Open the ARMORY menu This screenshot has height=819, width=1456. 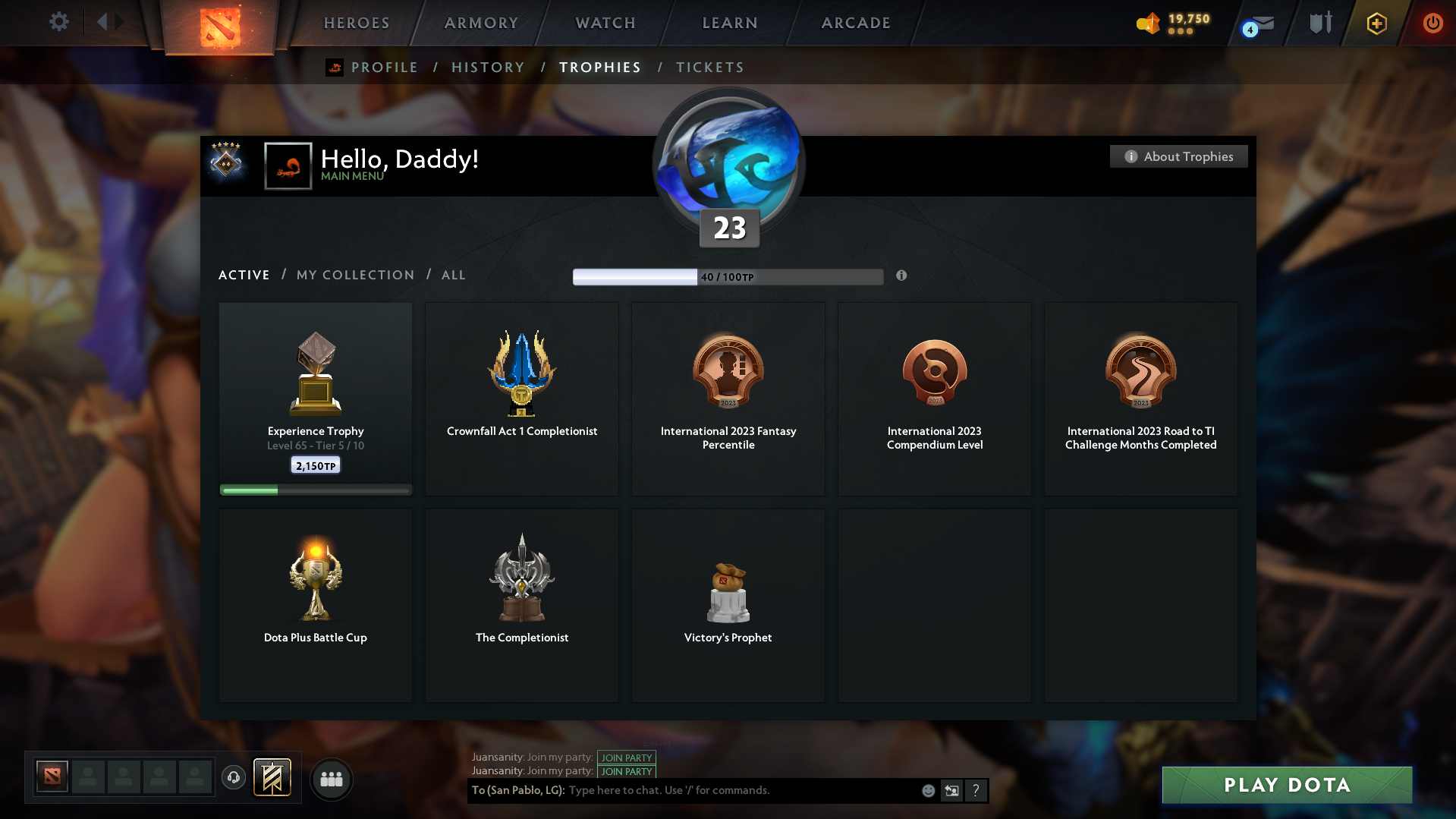[480, 23]
